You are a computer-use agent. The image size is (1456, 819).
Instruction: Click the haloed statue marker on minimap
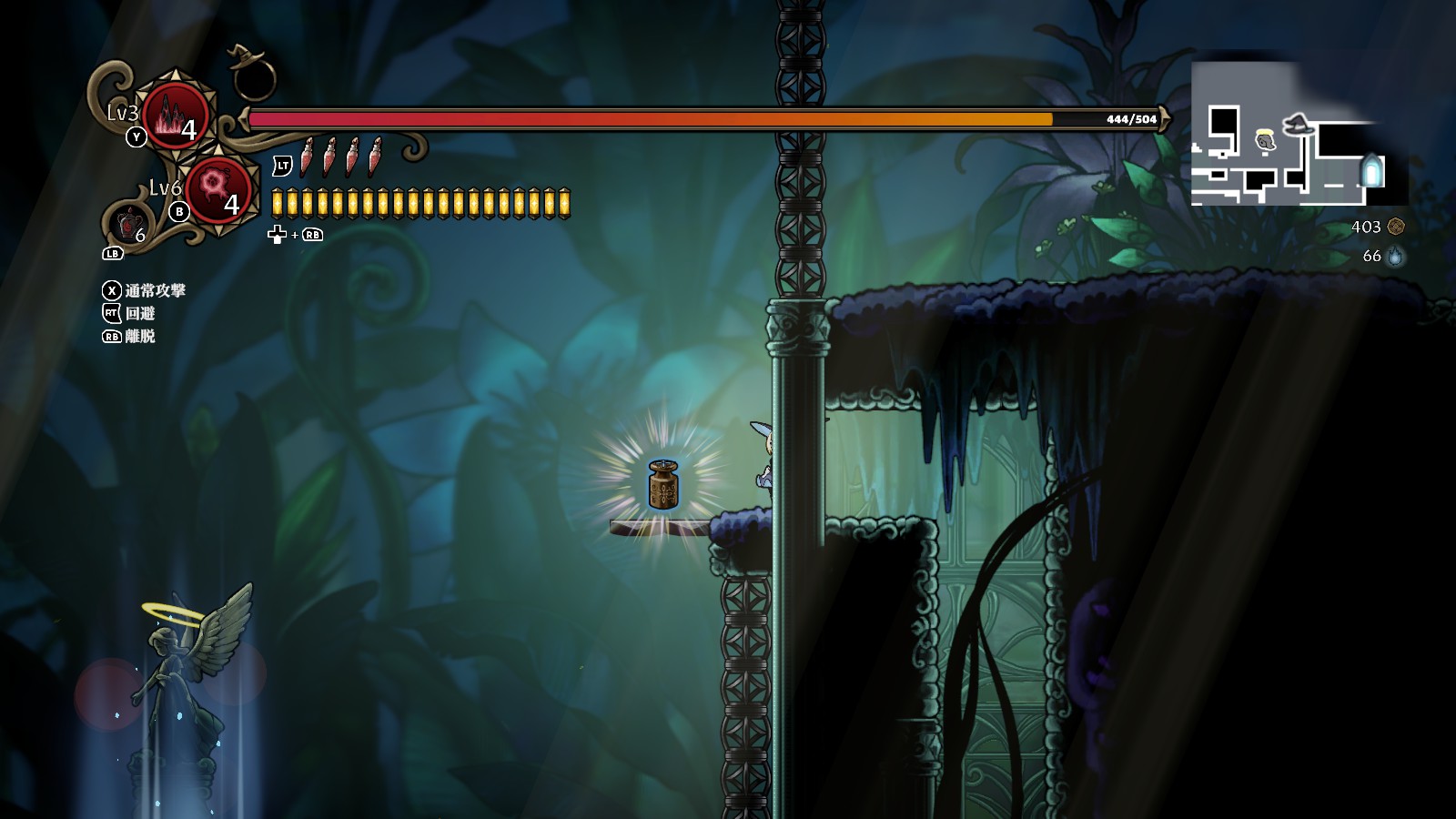pyautogui.click(x=1264, y=140)
